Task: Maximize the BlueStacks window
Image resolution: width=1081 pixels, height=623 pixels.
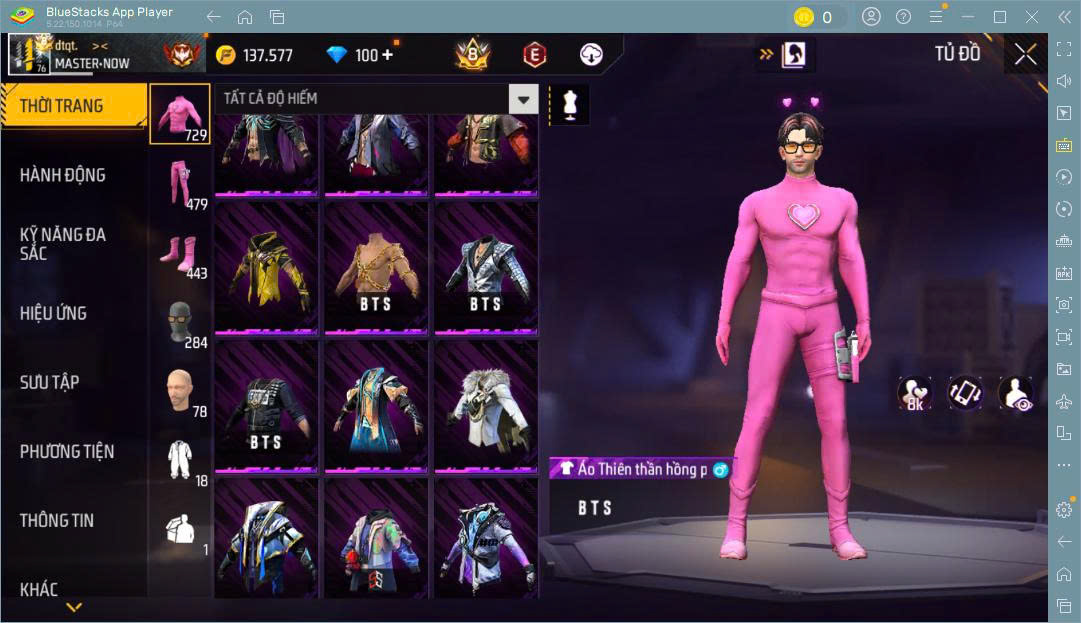Action: pos(1000,17)
